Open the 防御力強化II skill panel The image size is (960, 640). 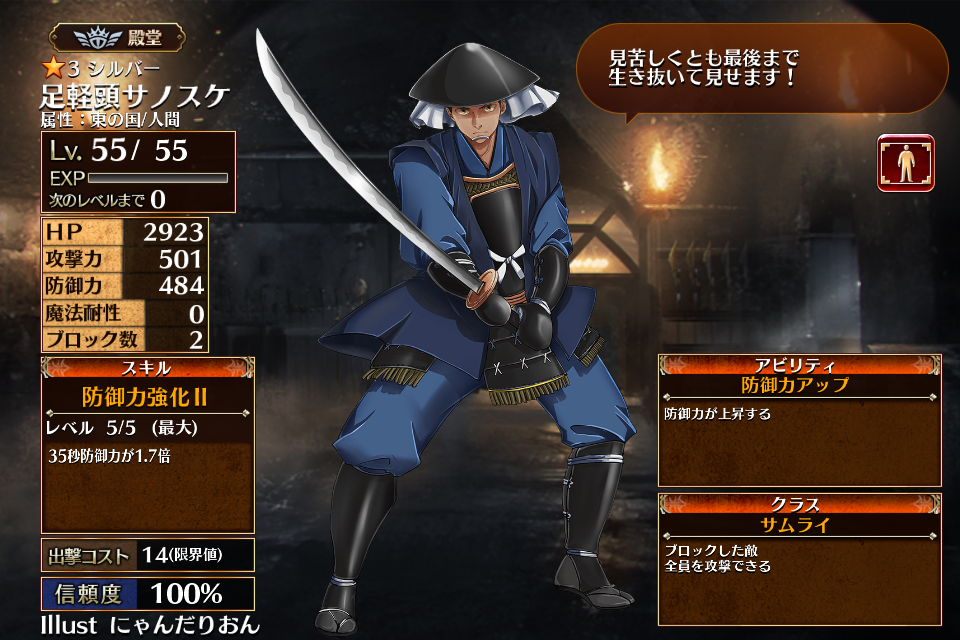(147, 444)
